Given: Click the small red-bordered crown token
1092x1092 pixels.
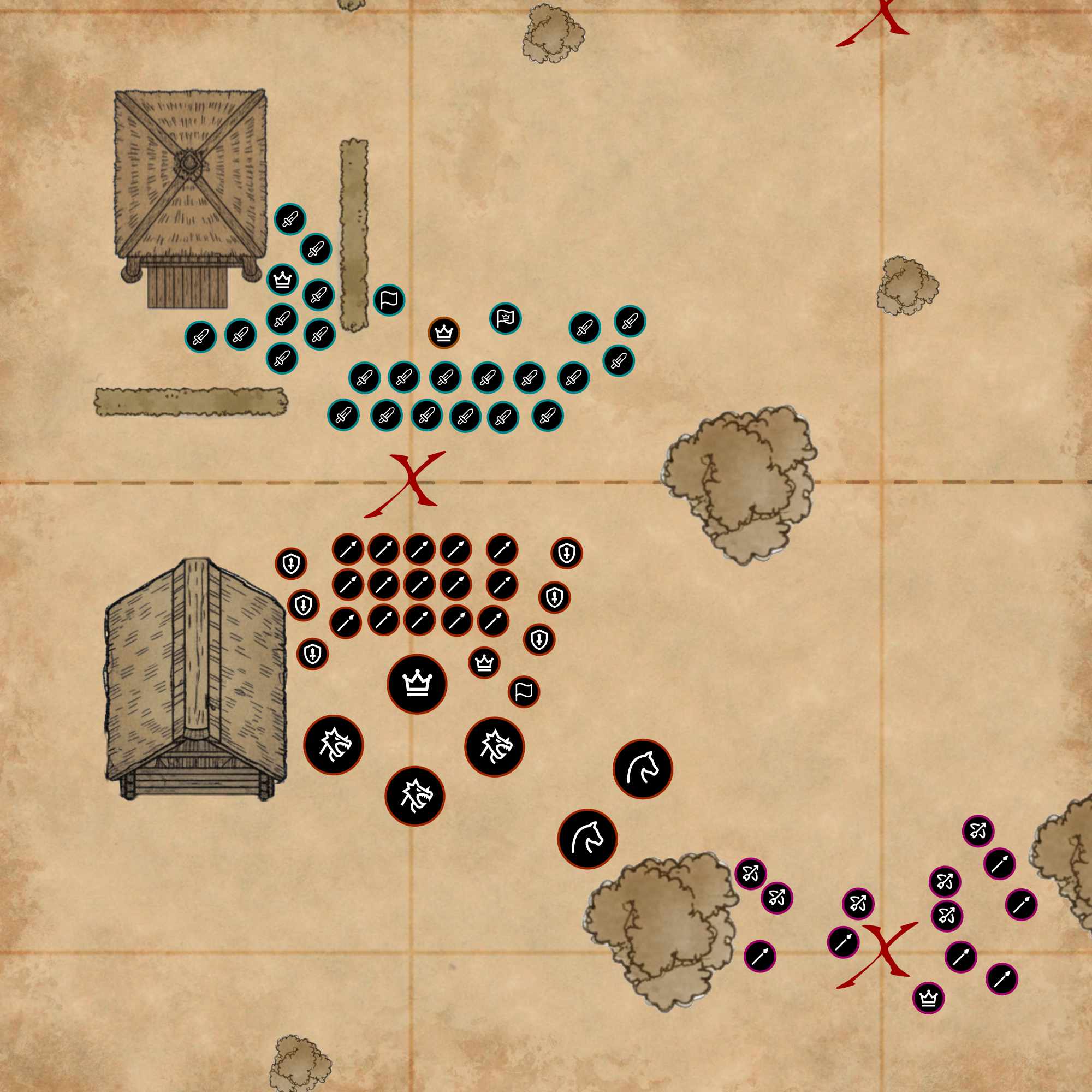Looking at the screenshot, I should [484, 662].
